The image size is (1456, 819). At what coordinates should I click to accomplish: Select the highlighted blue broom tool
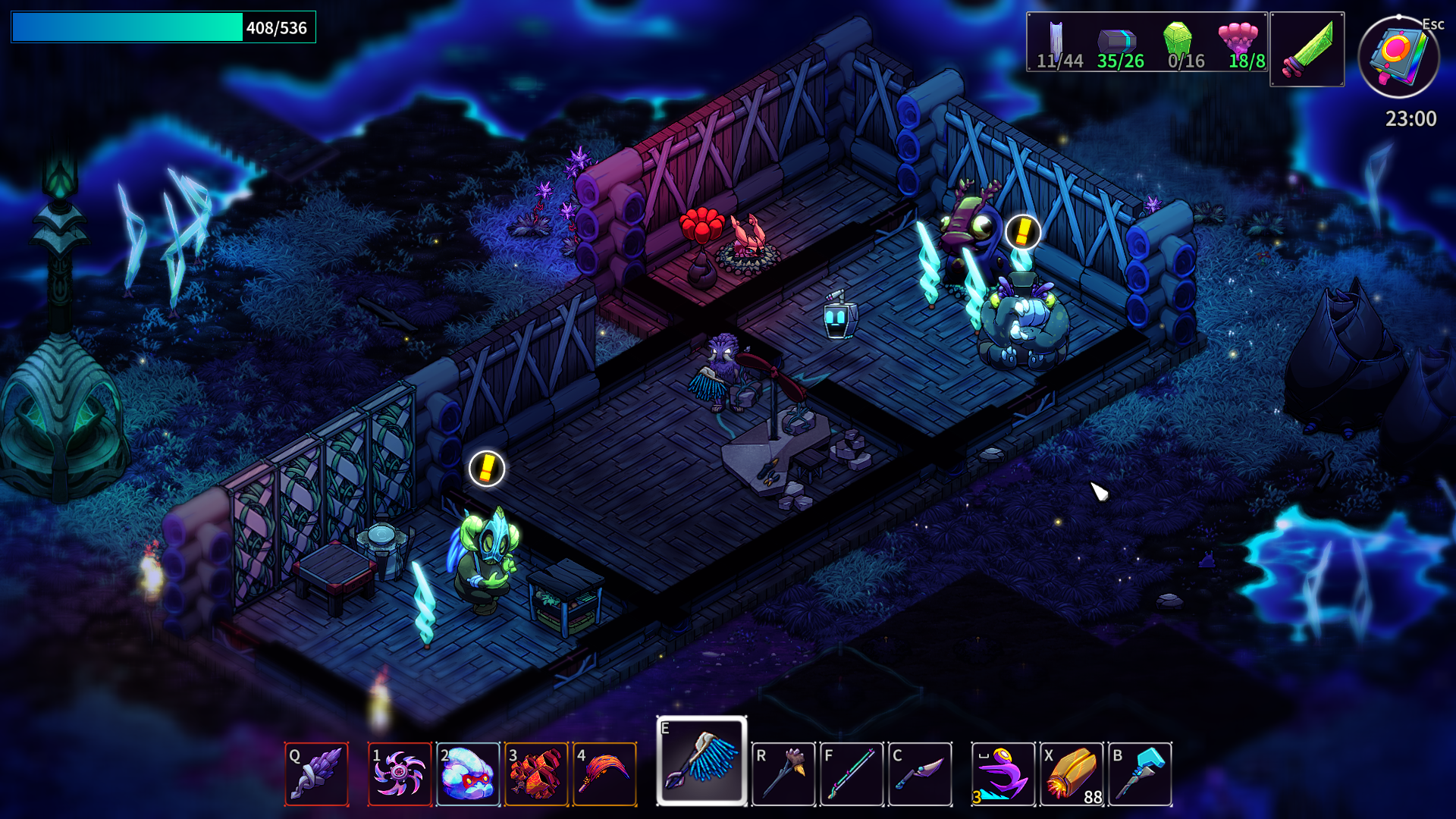(x=702, y=761)
